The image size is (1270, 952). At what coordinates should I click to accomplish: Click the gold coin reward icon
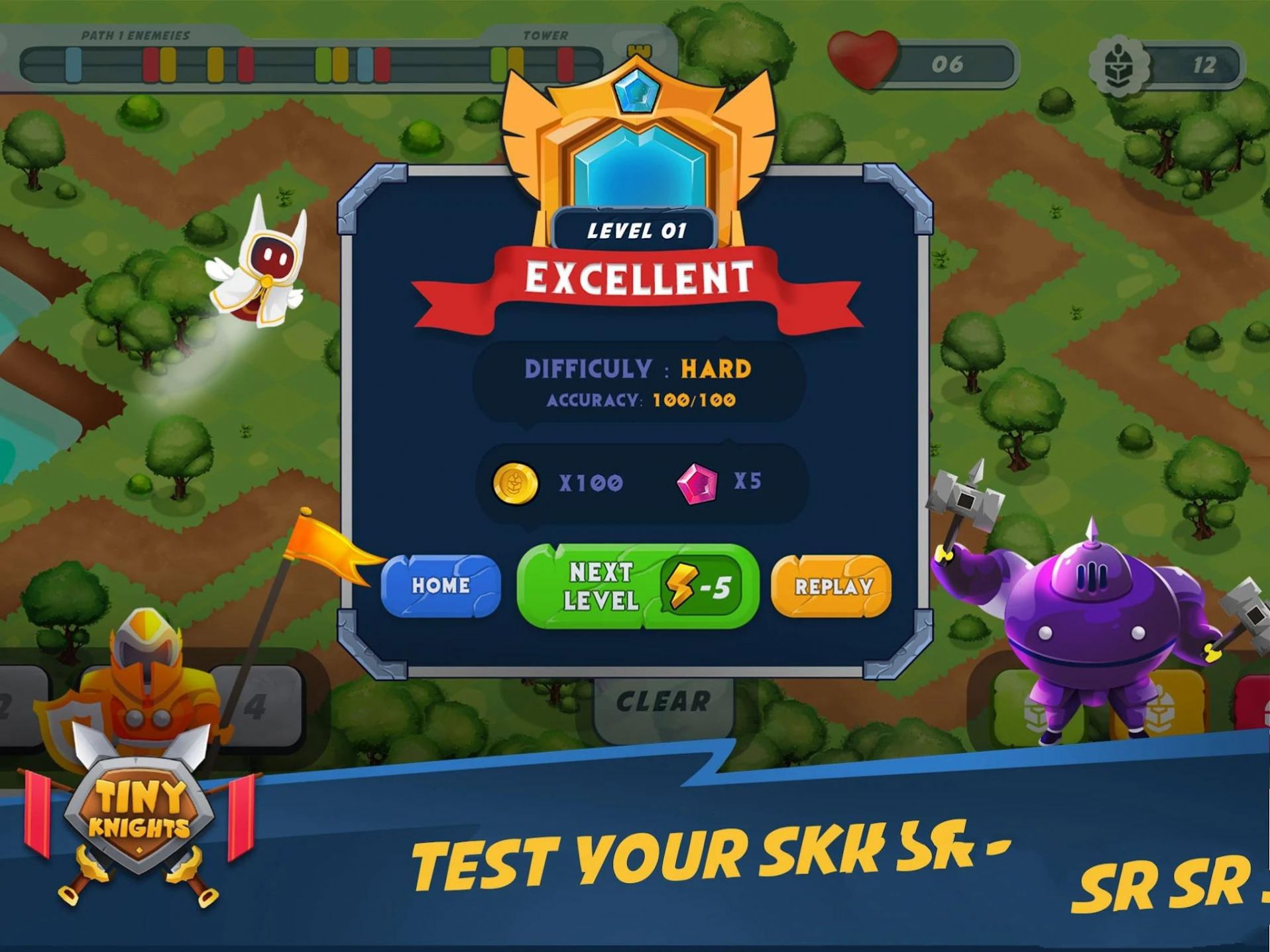point(516,484)
